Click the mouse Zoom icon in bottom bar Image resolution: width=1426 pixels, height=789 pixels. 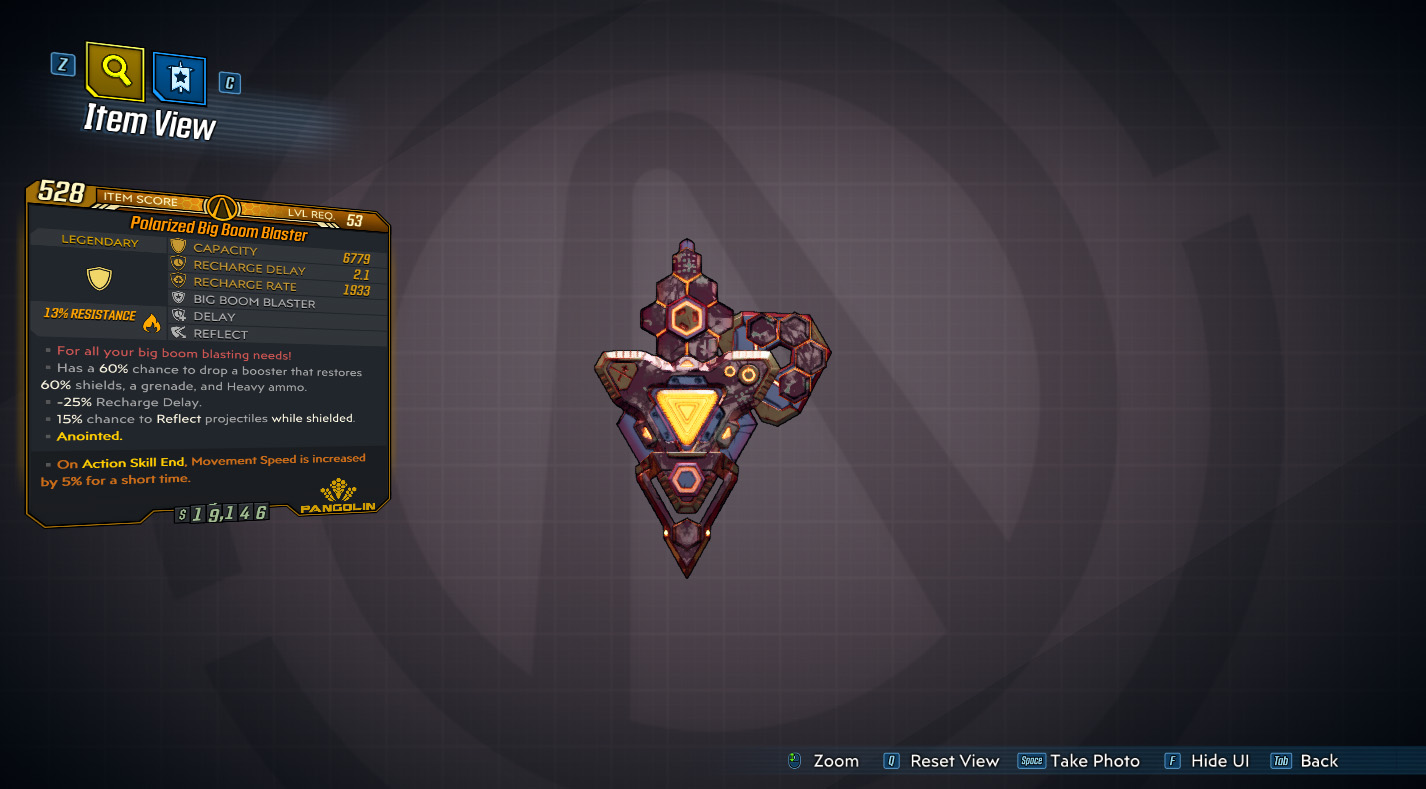pos(793,761)
